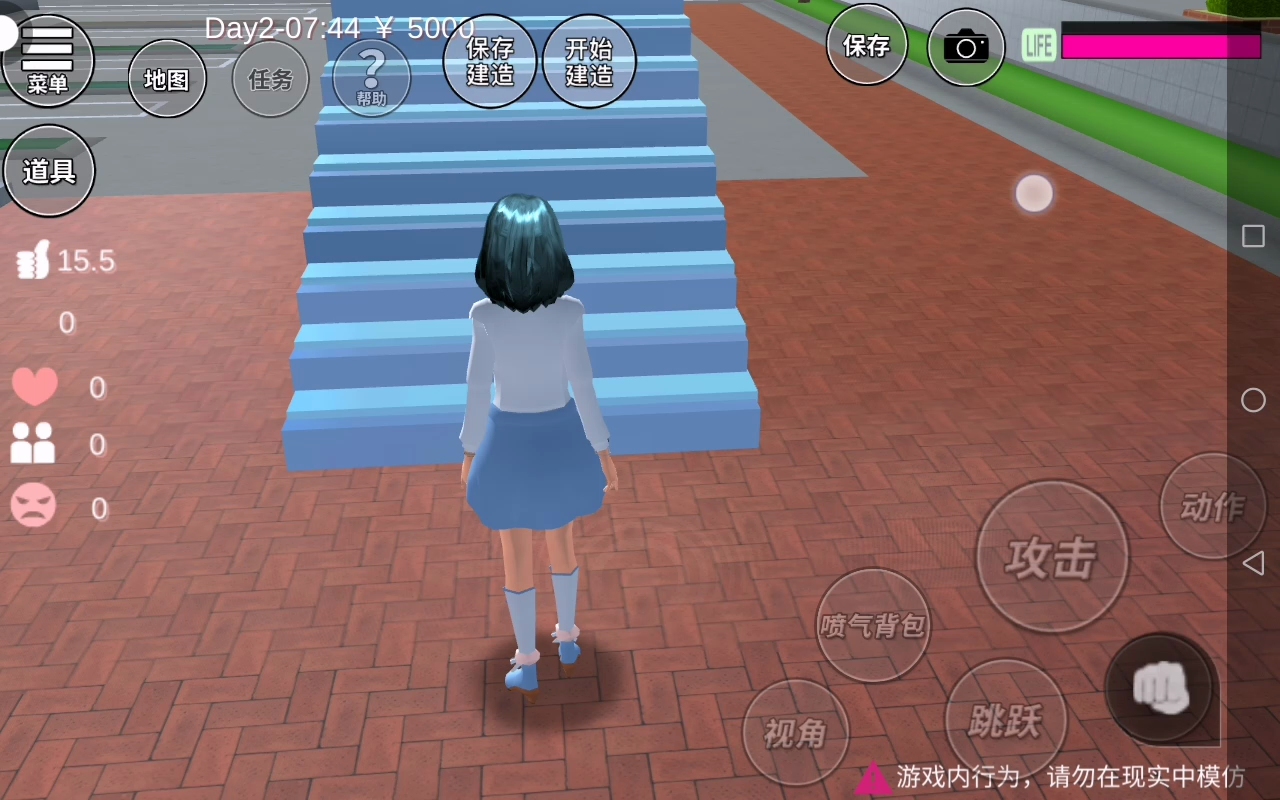
Task: Open the 帮助 question mark help
Action: pos(371,77)
